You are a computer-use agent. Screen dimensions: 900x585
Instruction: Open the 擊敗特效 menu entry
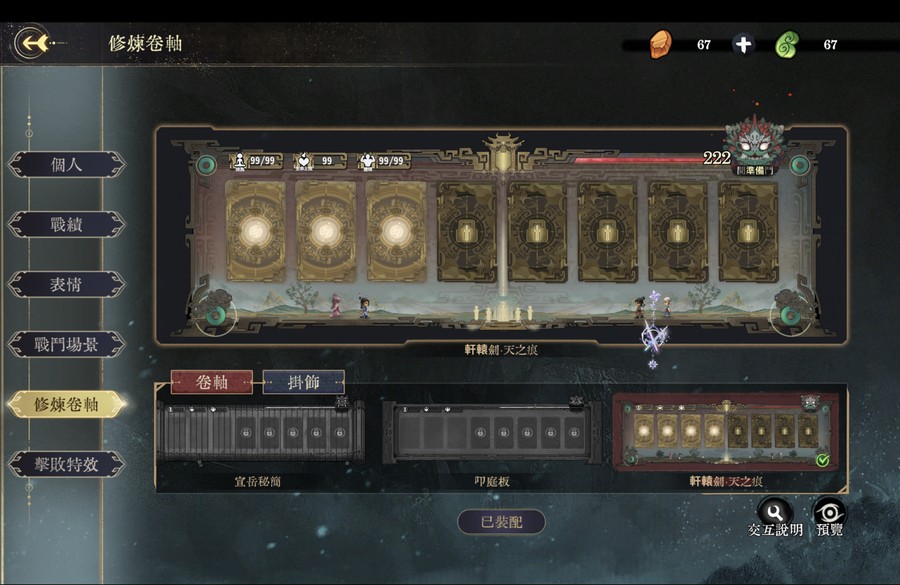(x=67, y=464)
